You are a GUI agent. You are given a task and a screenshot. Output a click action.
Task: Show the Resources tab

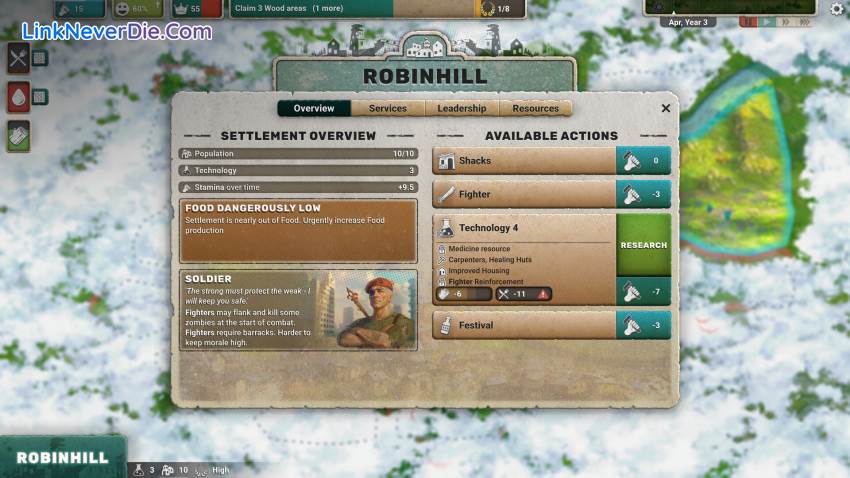(x=536, y=108)
